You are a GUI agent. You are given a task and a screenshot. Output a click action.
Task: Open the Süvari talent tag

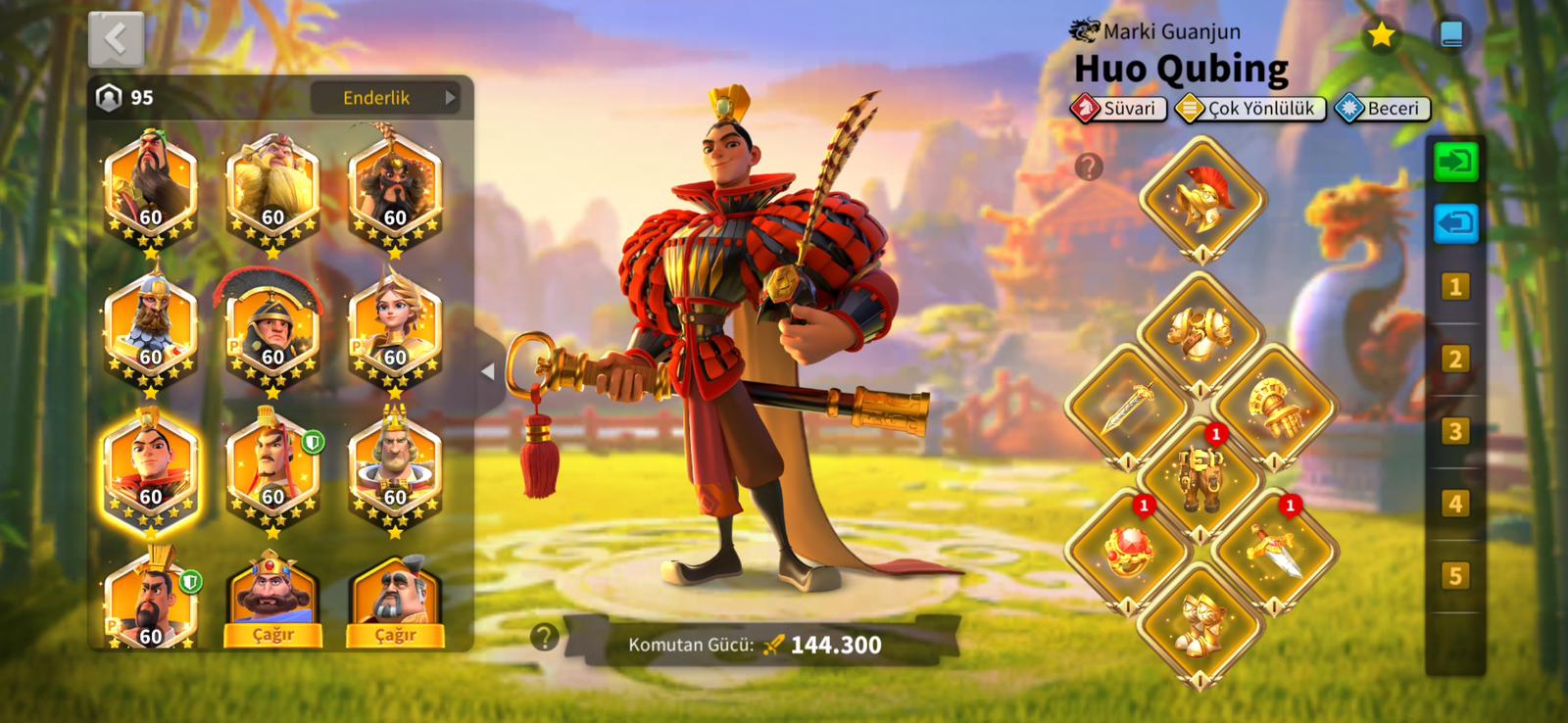pyautogui.click(x=1118, y=109)
